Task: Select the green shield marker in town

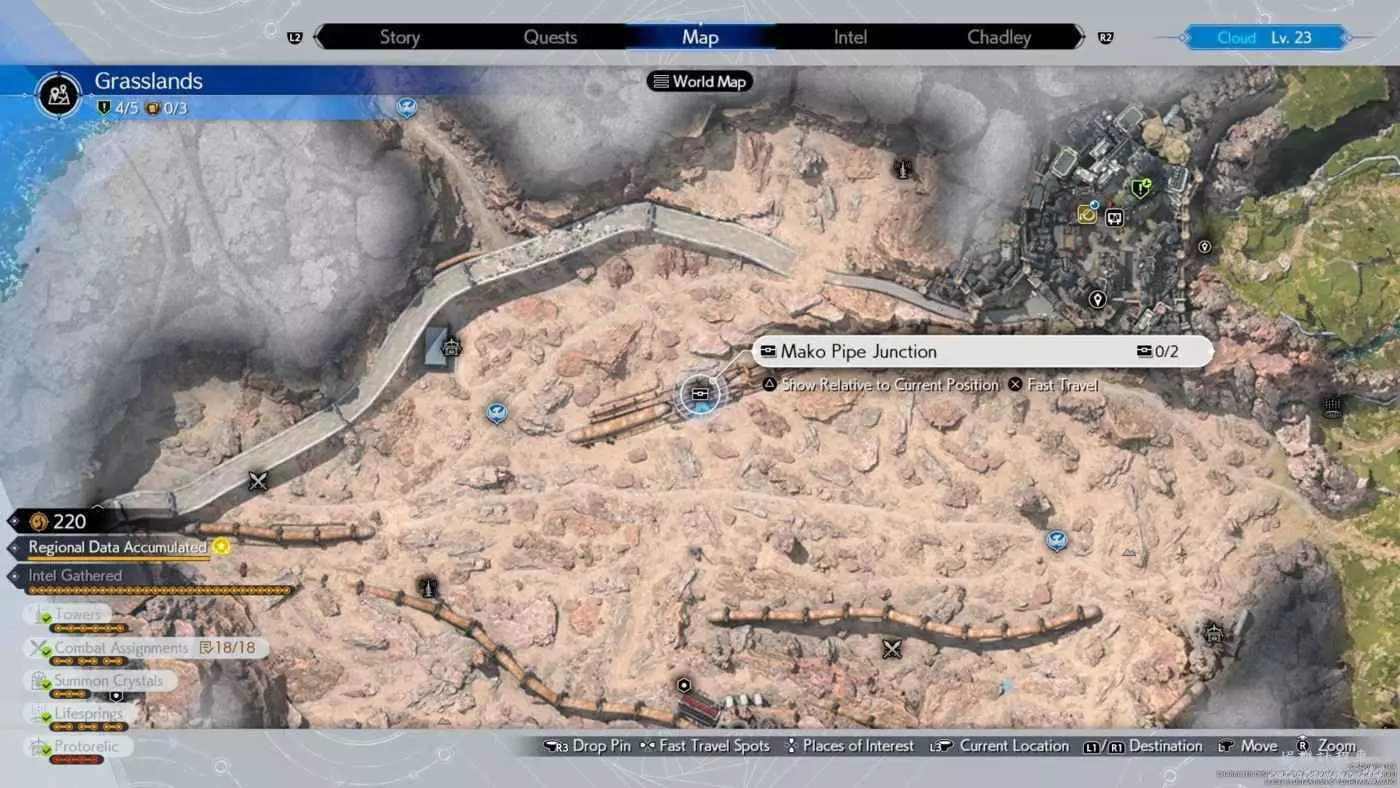Action: 1139,188
